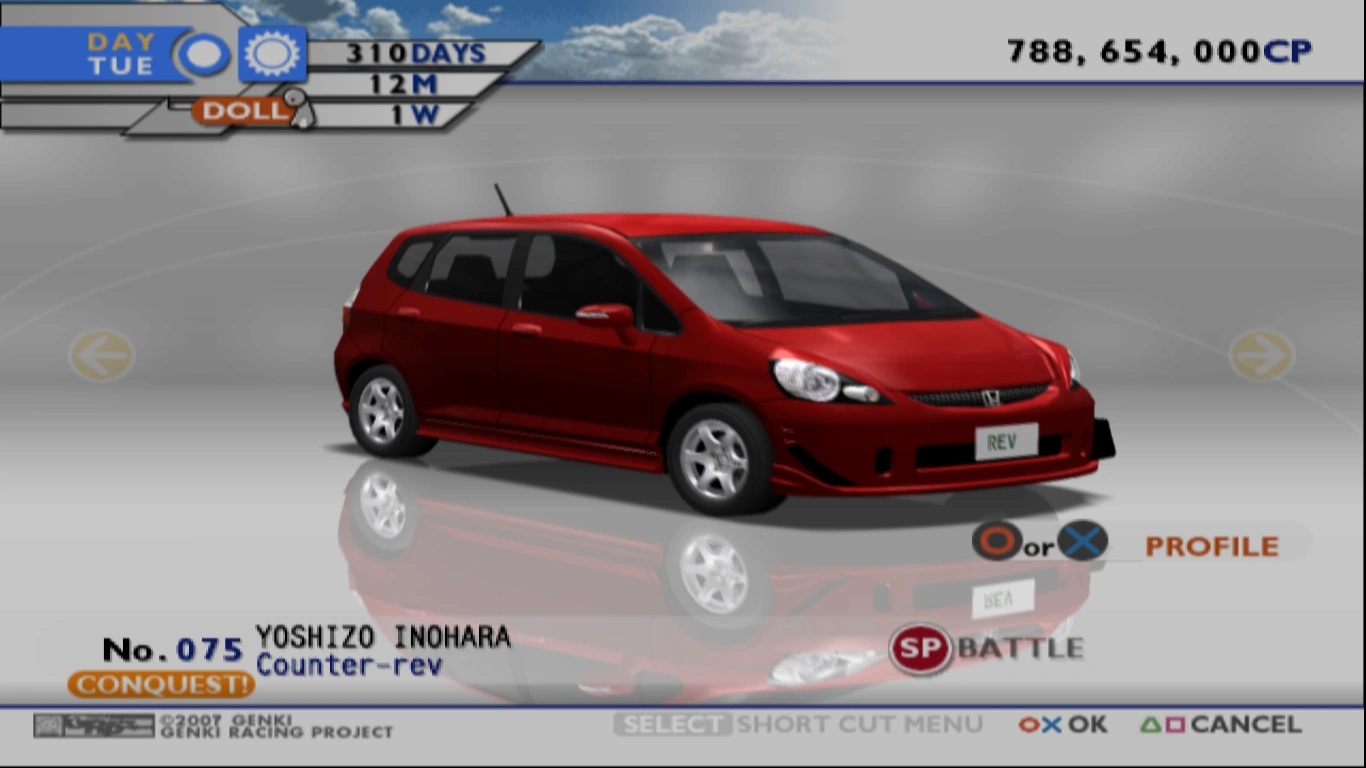Click the blue day-phase circle icon
Image resolution: width=1366 pixels, height=768 pixels.
pos(202,52)
